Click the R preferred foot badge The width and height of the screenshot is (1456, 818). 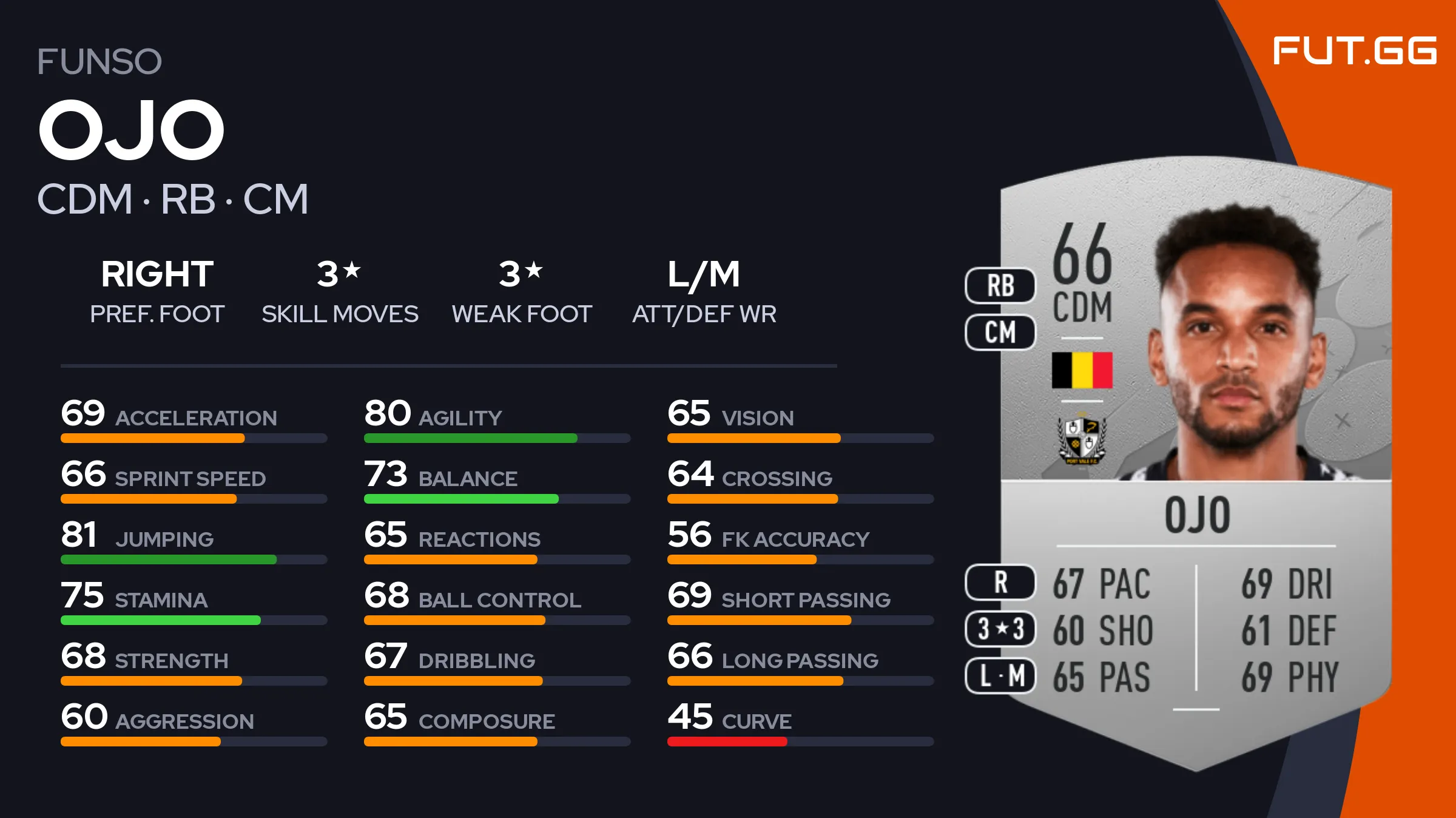click(x=1000, y=582)
